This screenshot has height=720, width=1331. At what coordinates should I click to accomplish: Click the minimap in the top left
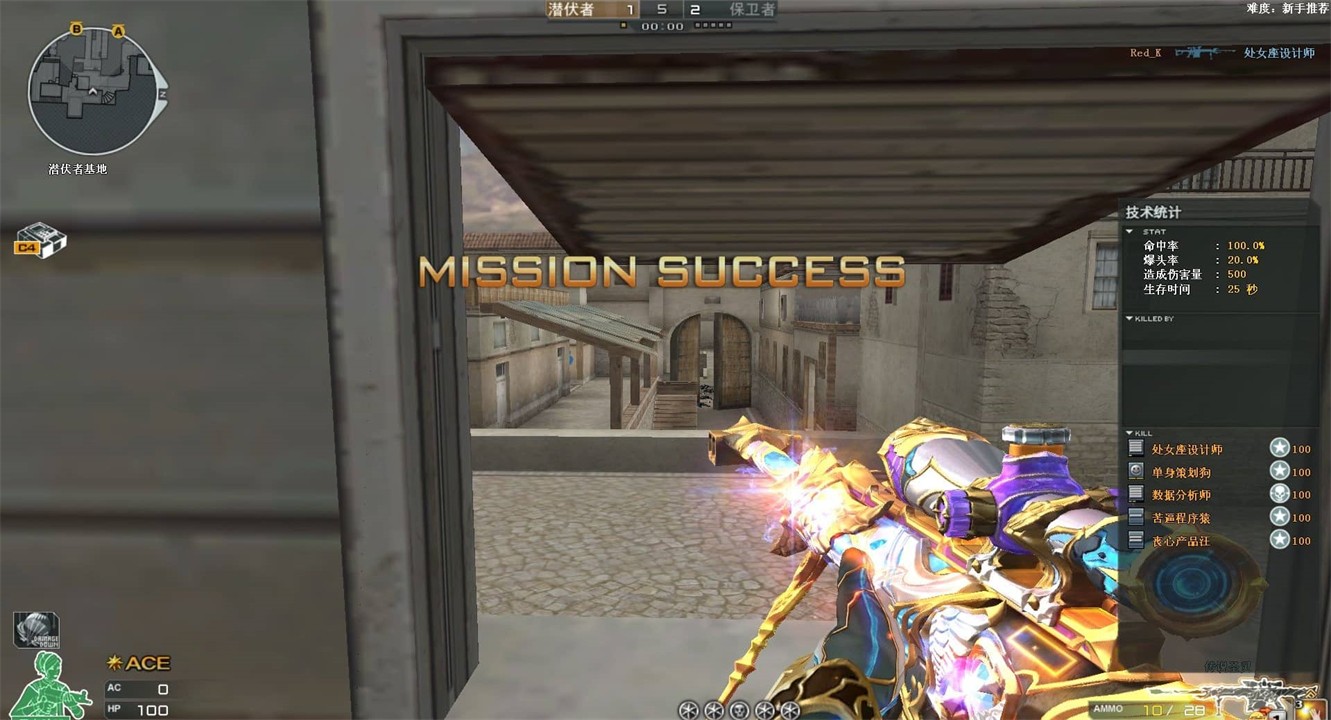pos(90,90)
